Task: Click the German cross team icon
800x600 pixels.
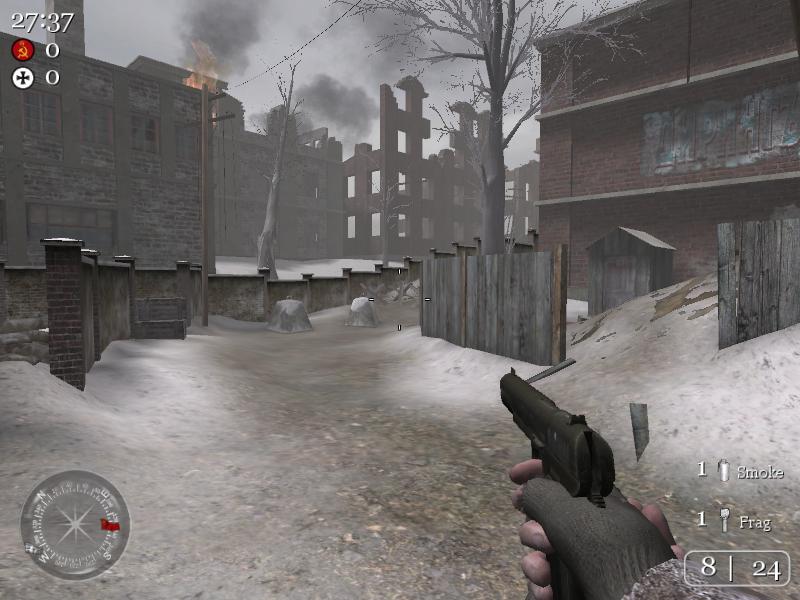Action: point(23,77)
